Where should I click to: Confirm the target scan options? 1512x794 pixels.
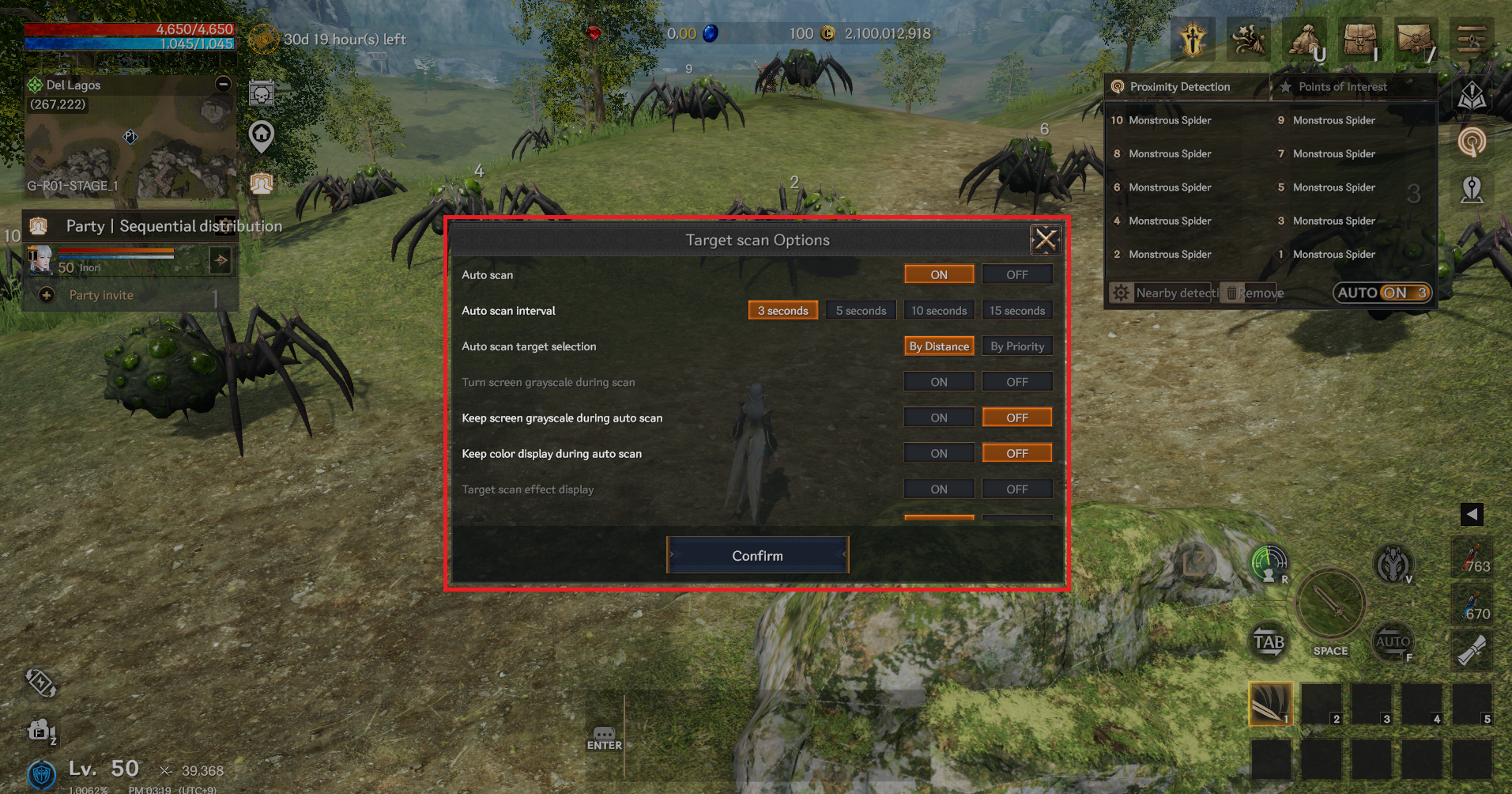757,555
